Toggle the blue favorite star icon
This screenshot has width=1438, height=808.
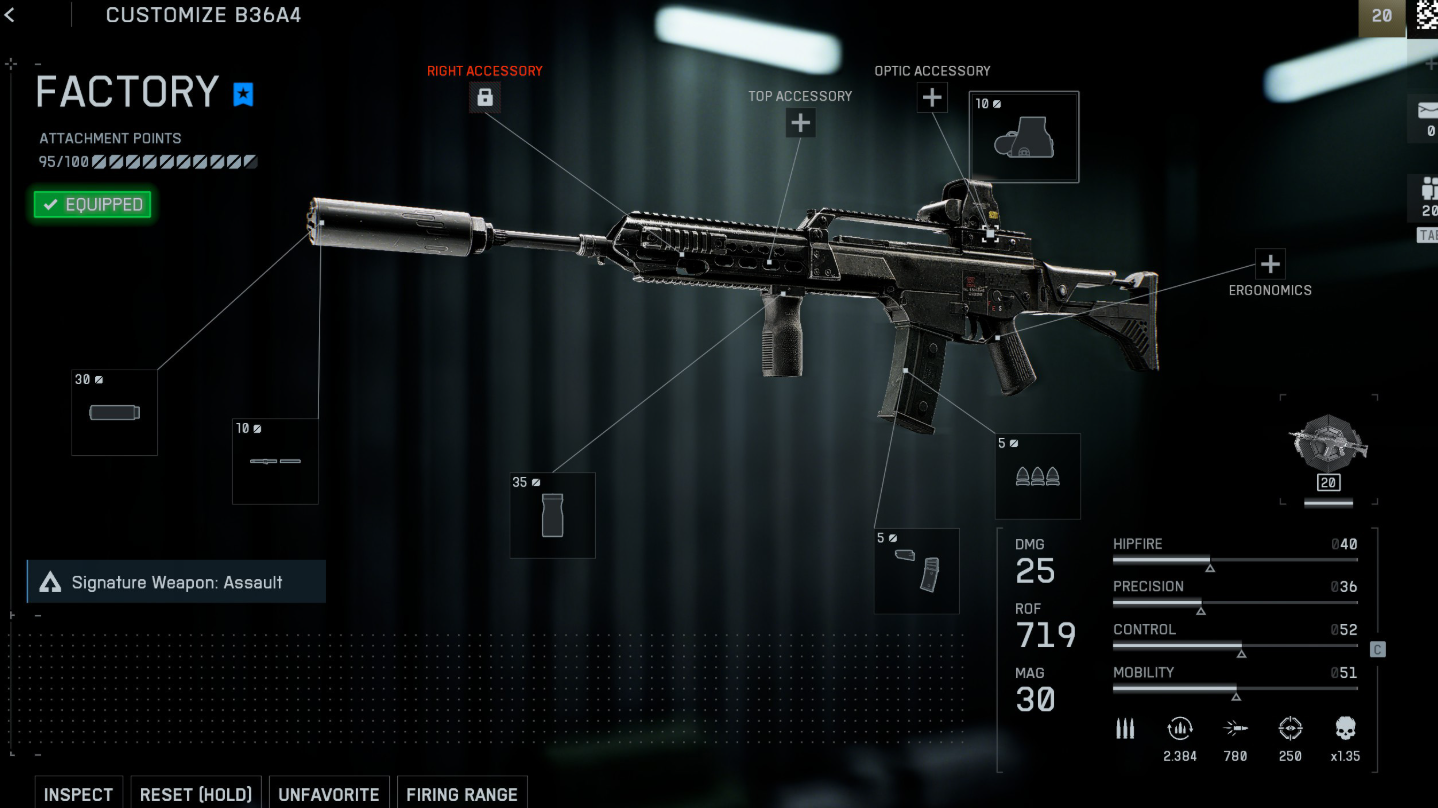point(243,94)
